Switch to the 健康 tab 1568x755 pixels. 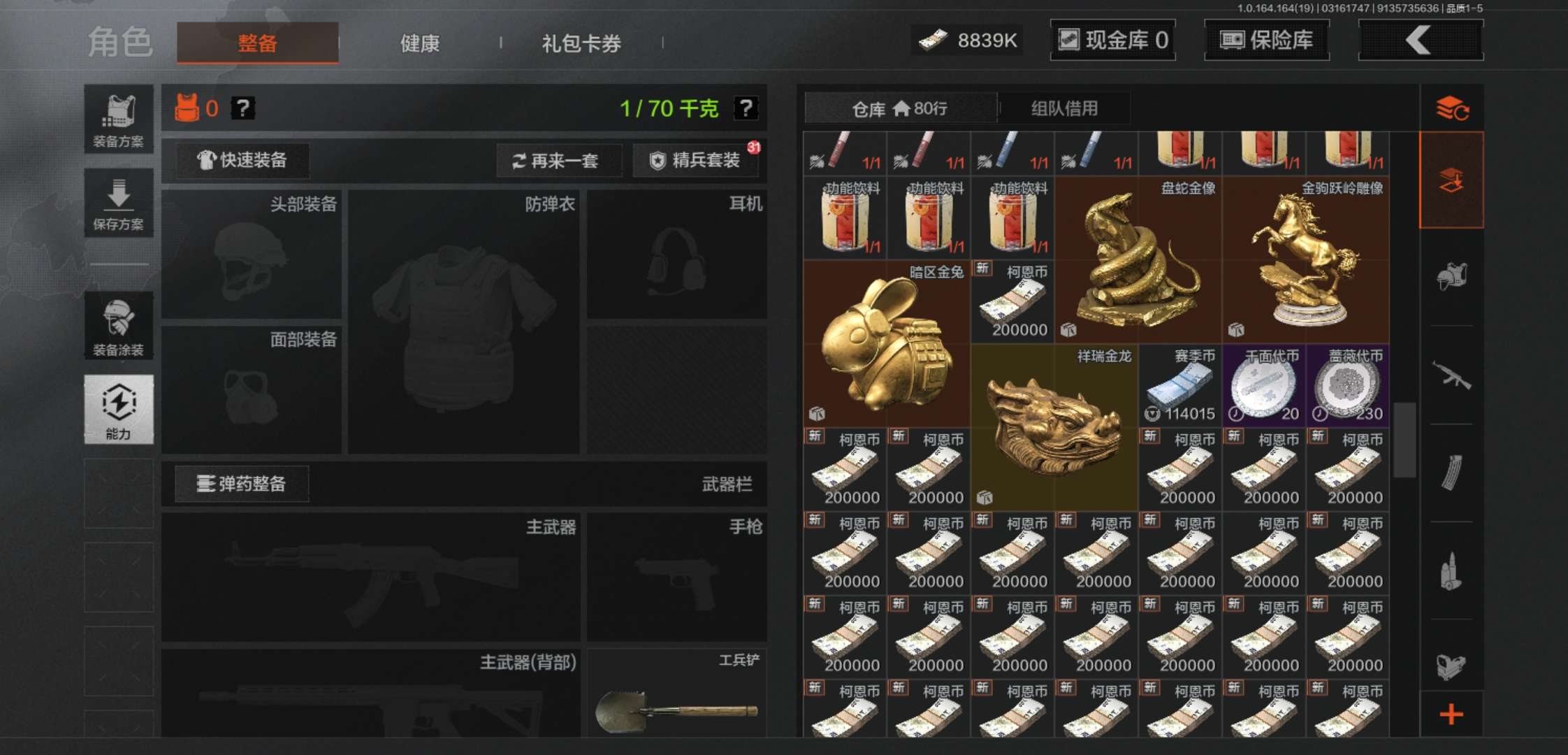point(419,43)
